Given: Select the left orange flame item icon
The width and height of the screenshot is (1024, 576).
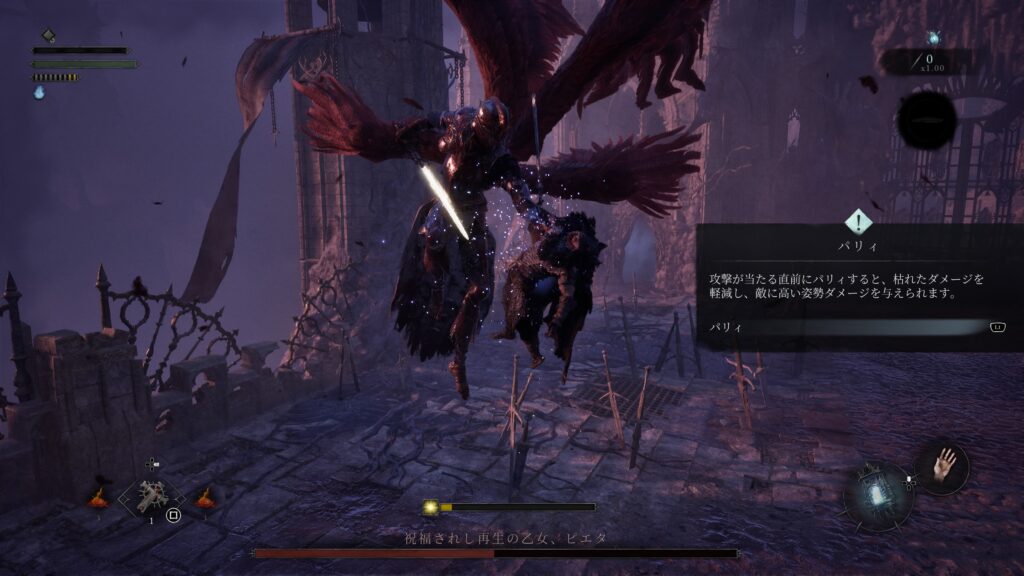Looking at the screenshot, I should tap(99, 497).
